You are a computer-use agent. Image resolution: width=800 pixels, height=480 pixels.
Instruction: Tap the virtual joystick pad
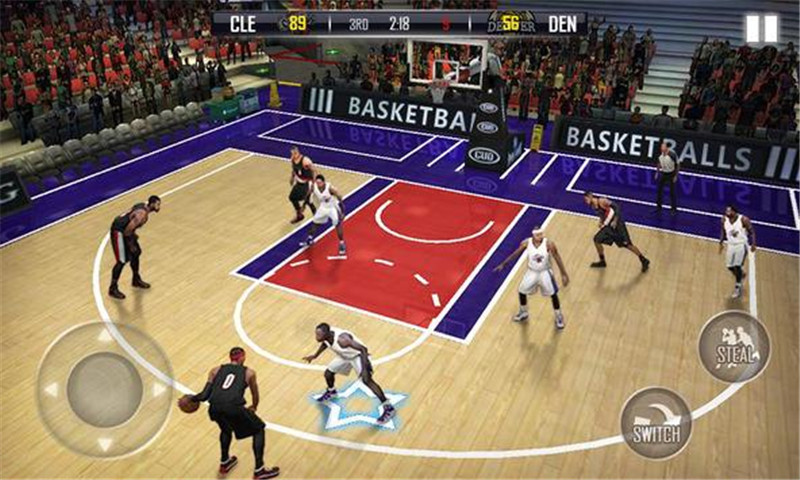[x=104, y=390]
